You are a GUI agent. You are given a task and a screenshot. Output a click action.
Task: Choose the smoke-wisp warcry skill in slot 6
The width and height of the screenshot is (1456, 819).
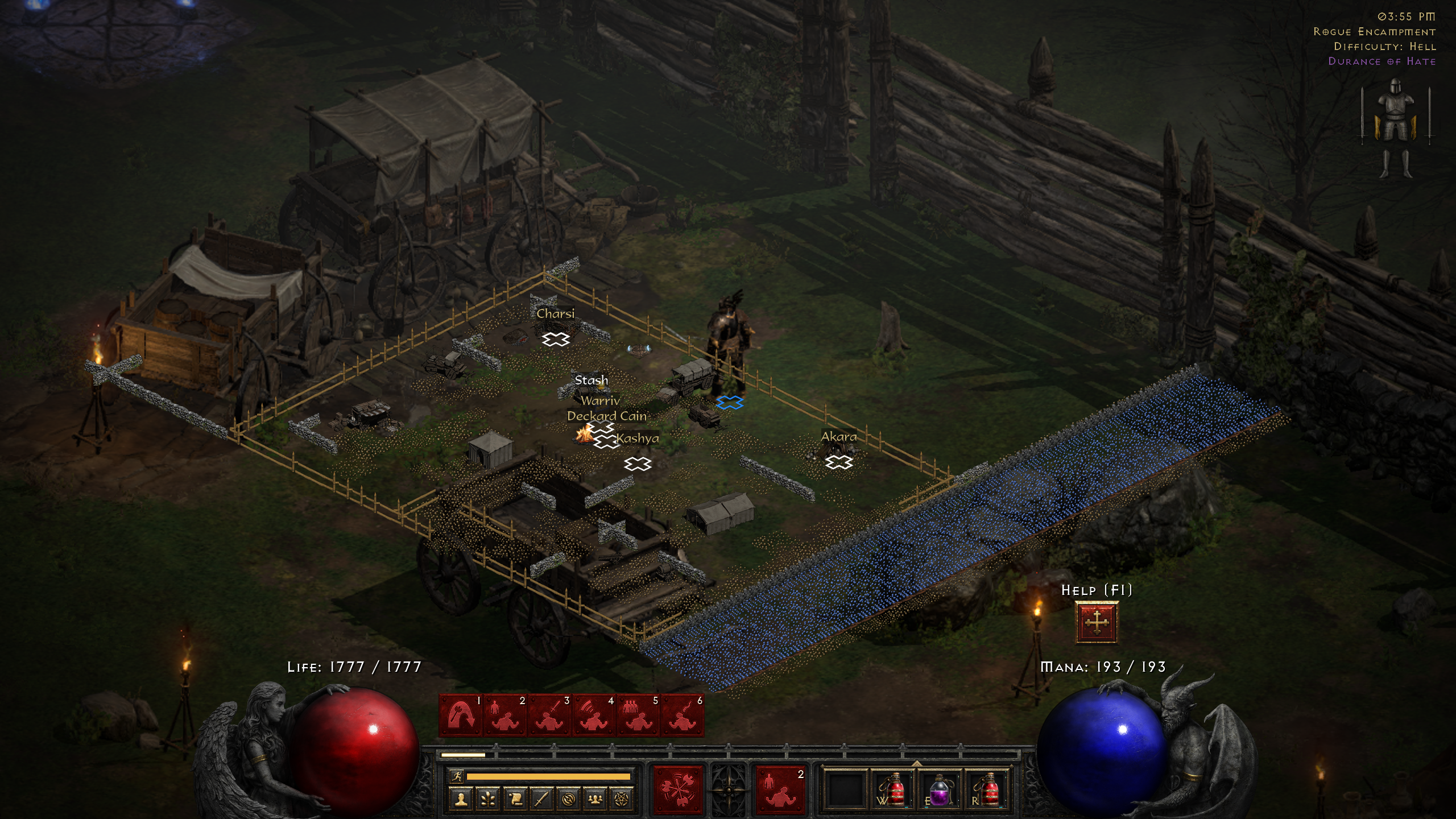(x=682, y=715)
